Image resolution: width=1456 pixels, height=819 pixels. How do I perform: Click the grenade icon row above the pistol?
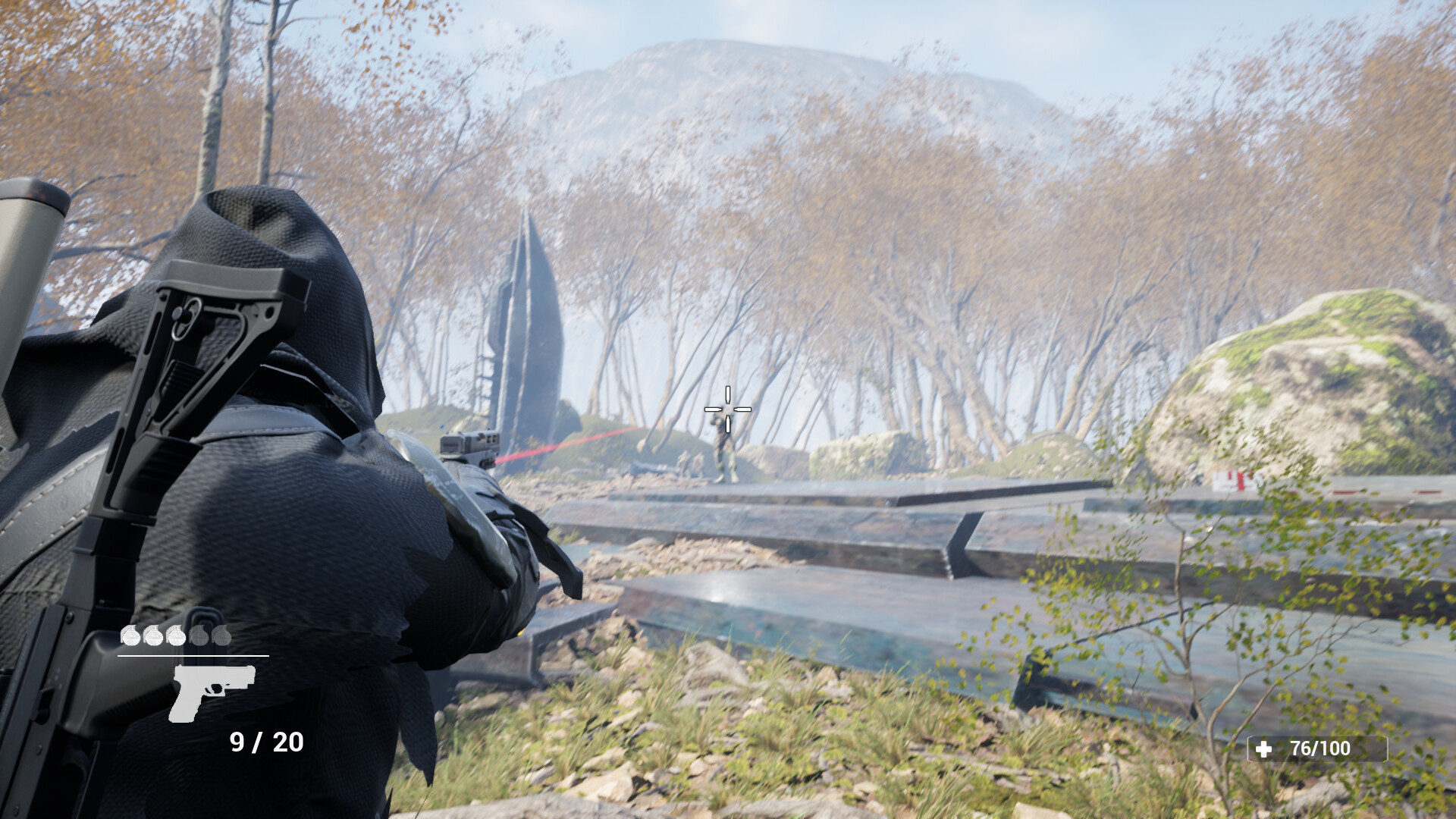click(x=175, y=635)
